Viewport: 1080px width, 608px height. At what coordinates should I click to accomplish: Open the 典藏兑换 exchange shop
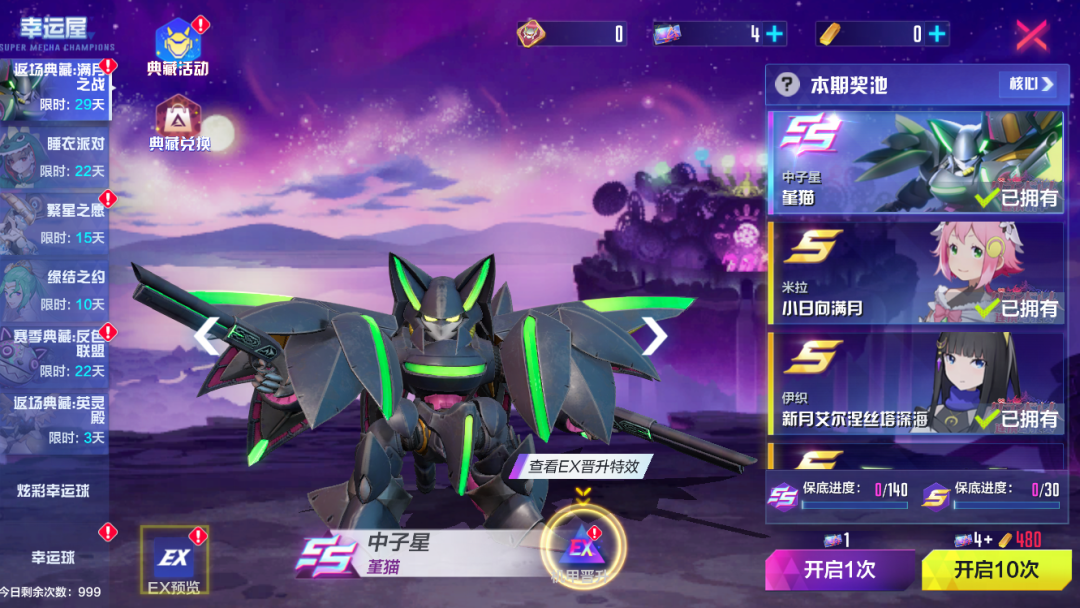coord(179,125)
